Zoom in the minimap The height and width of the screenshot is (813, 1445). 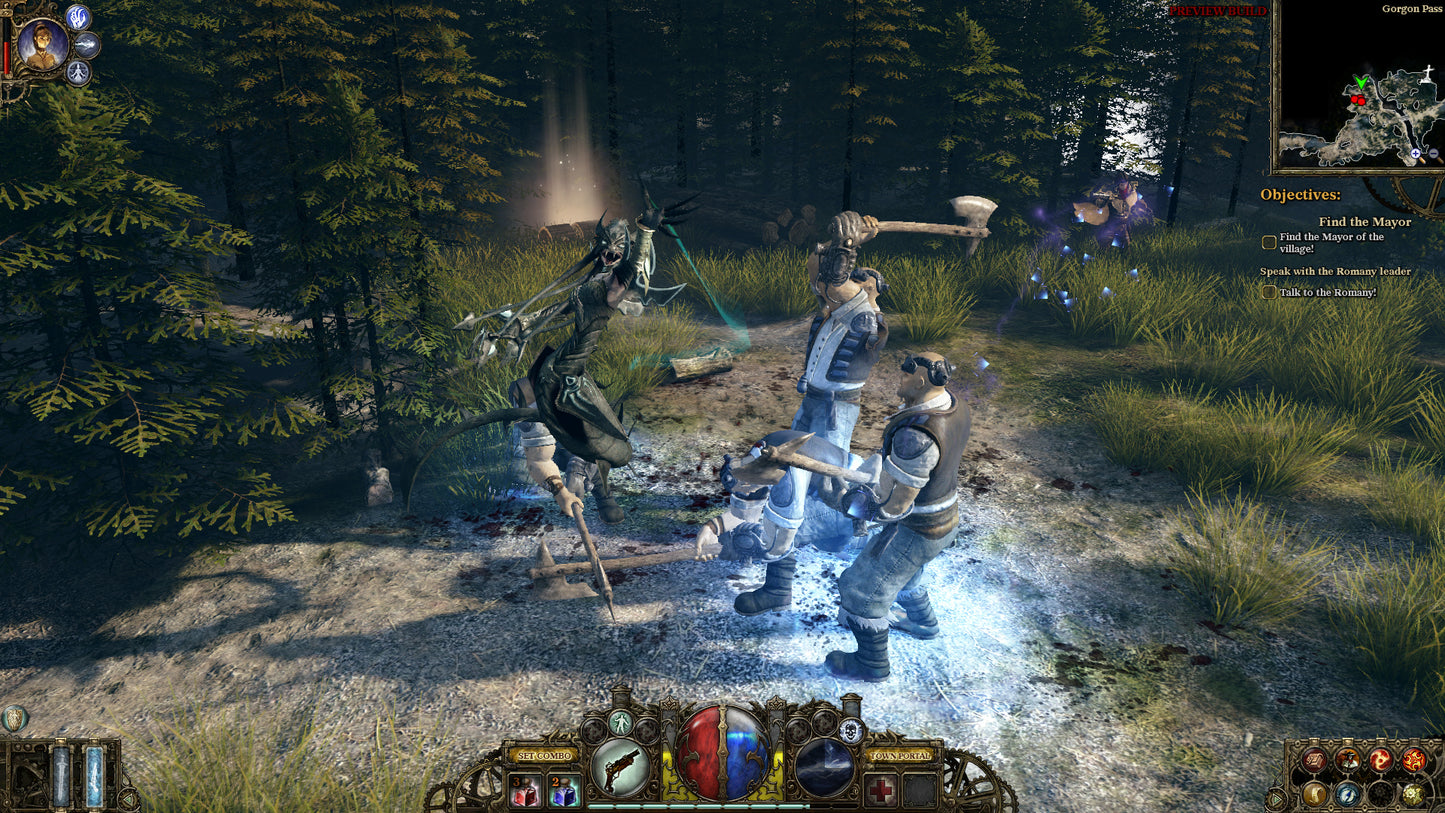(x=1416, y=154)
